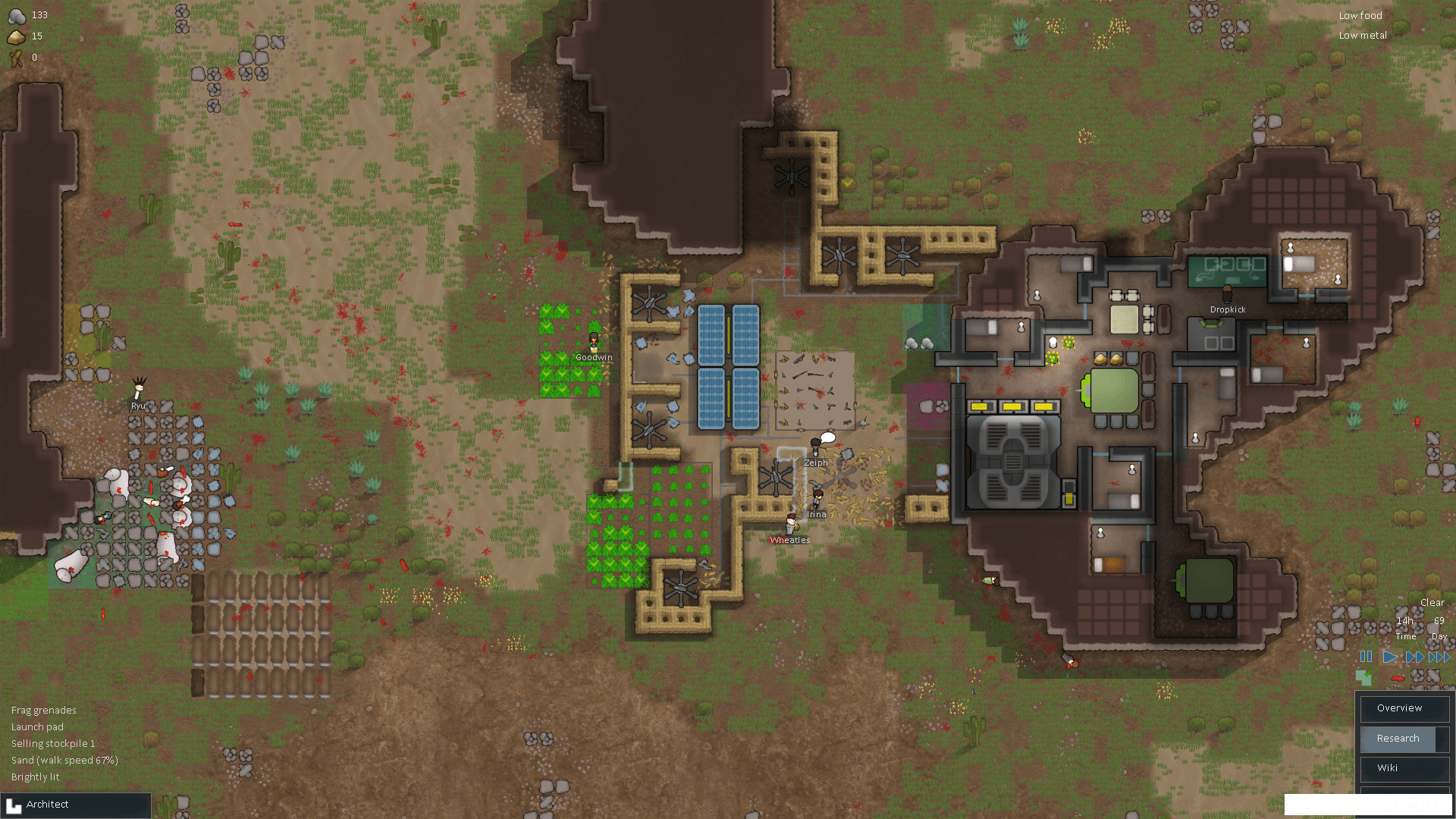Click the second resource icon showing 15

coord(15,36)
